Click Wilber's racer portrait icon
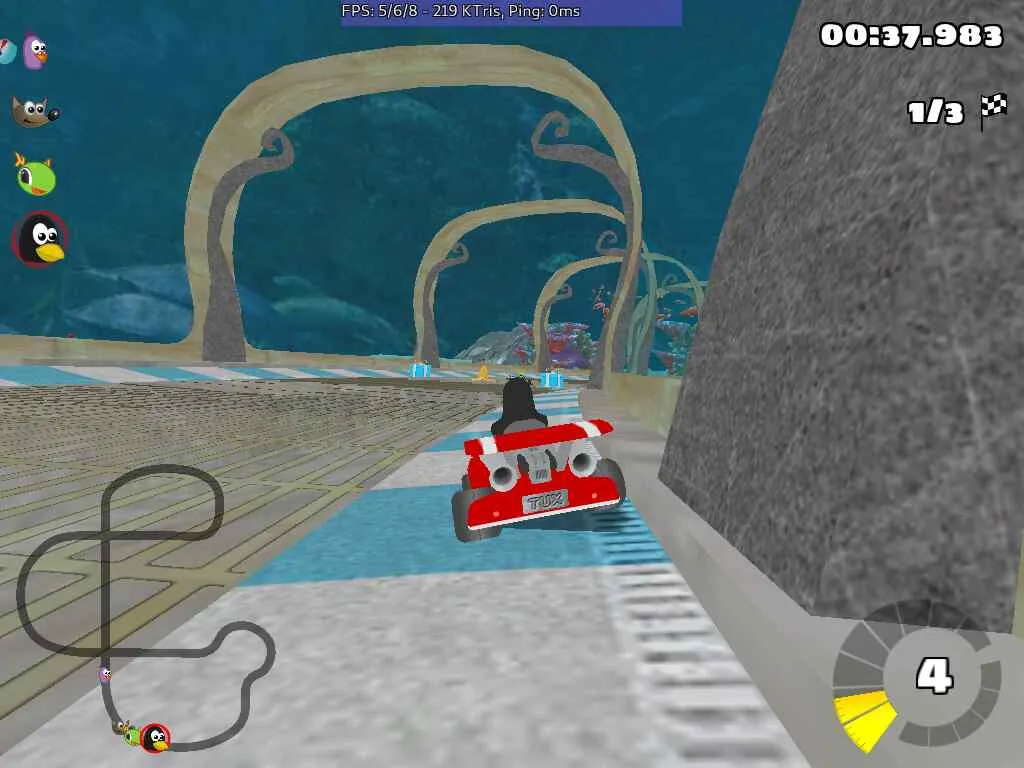Screen dimensions: 1024x768 [x=34, y=111]
